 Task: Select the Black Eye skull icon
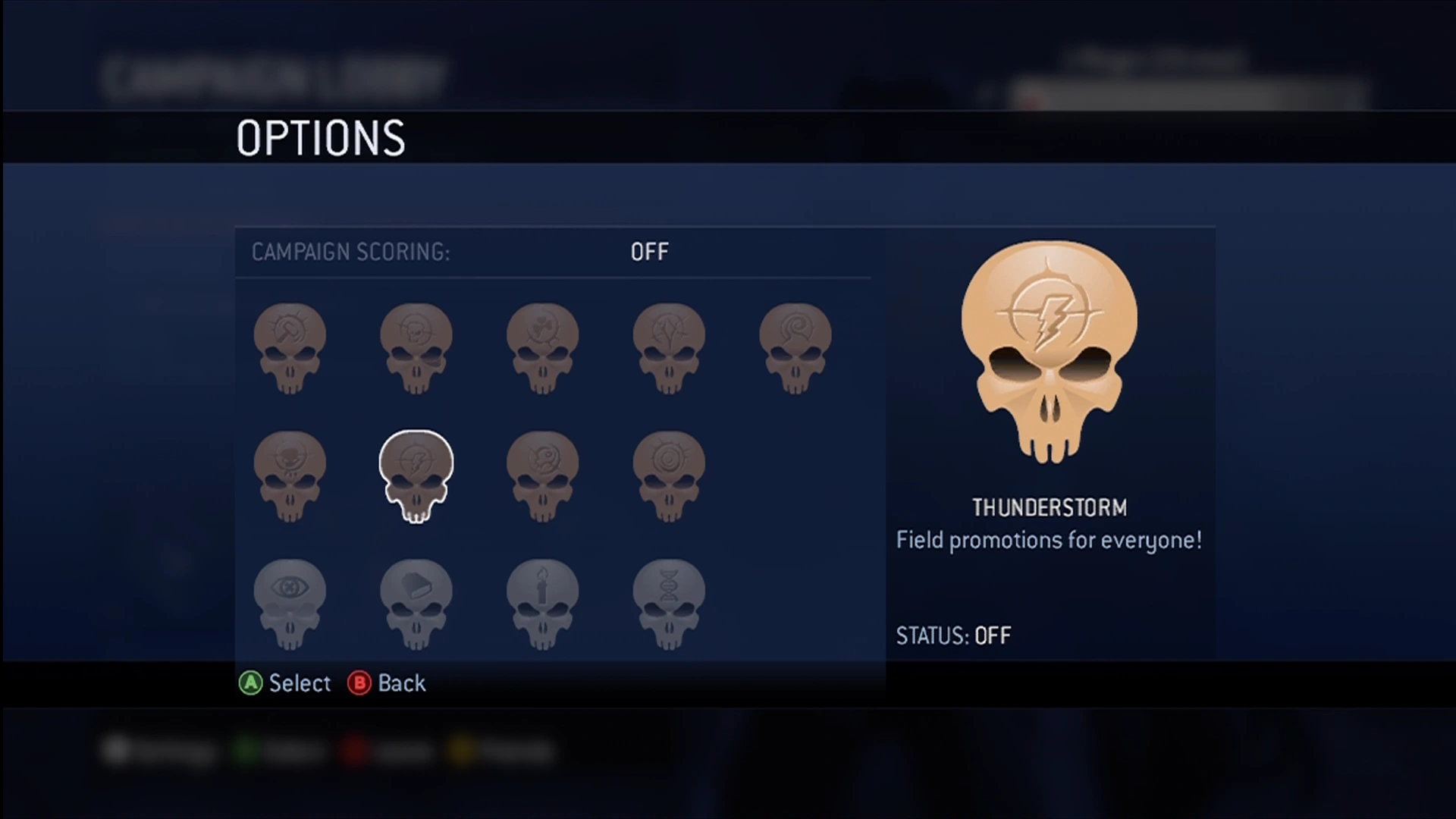pyautogui.click(x=416, y=345)
